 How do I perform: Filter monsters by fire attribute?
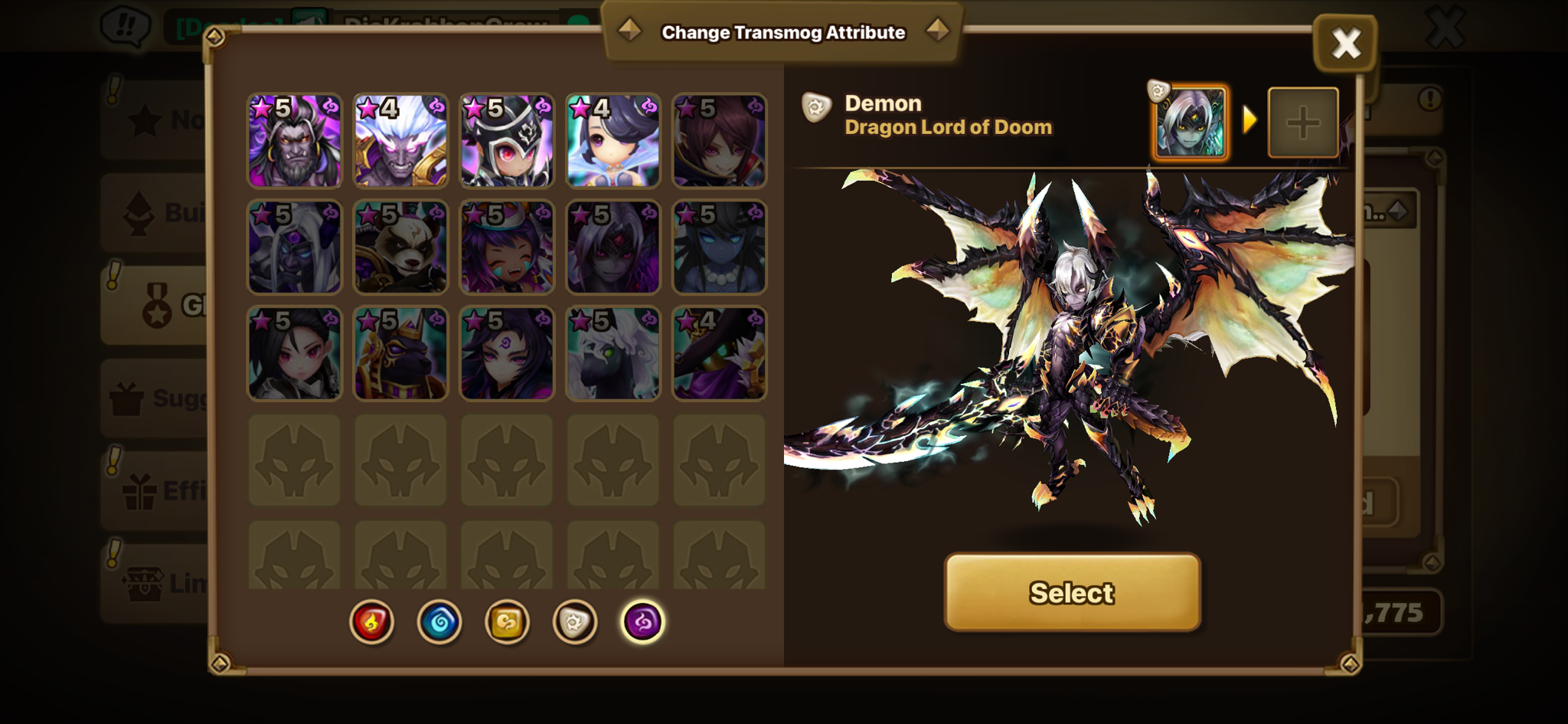point(371,621)
